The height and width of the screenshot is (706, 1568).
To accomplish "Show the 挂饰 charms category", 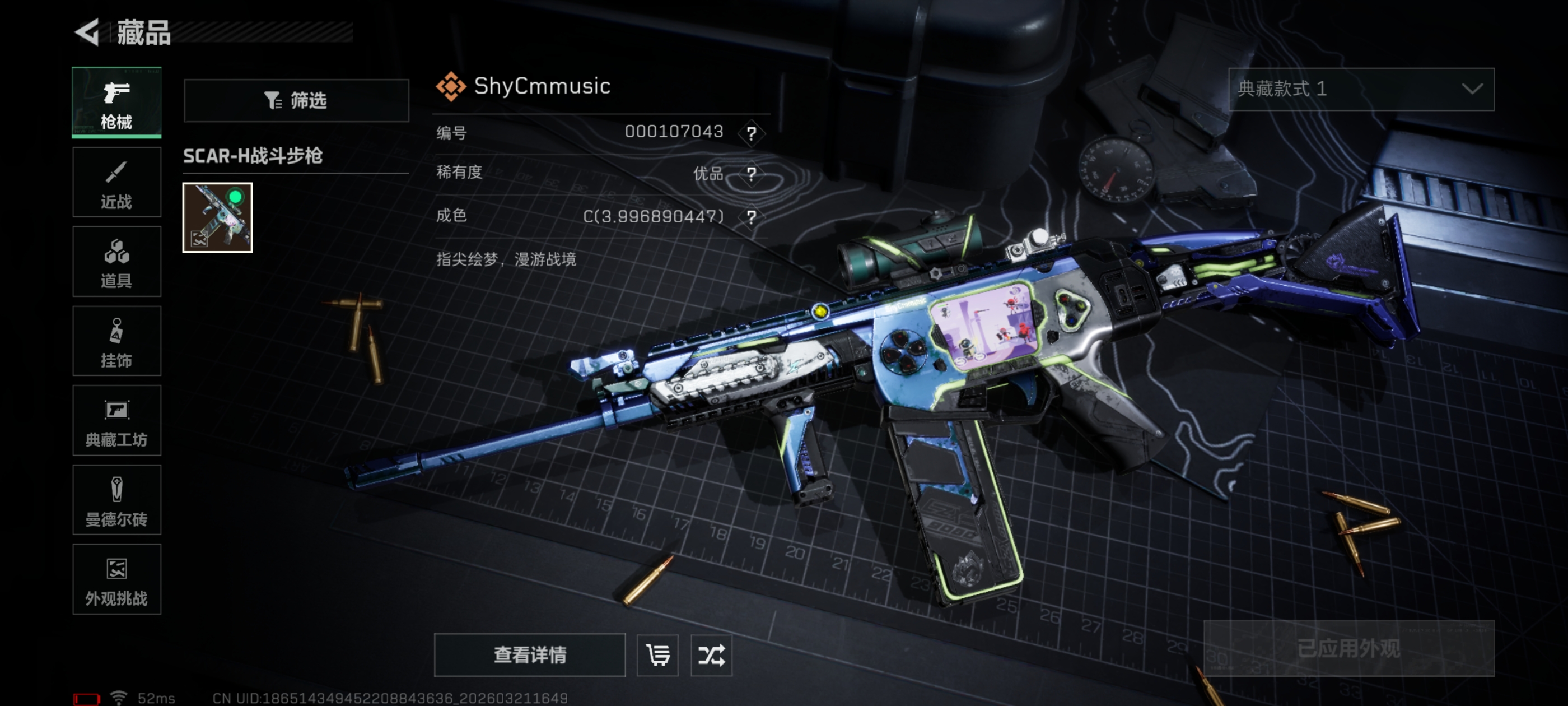I will pos(116,341).
